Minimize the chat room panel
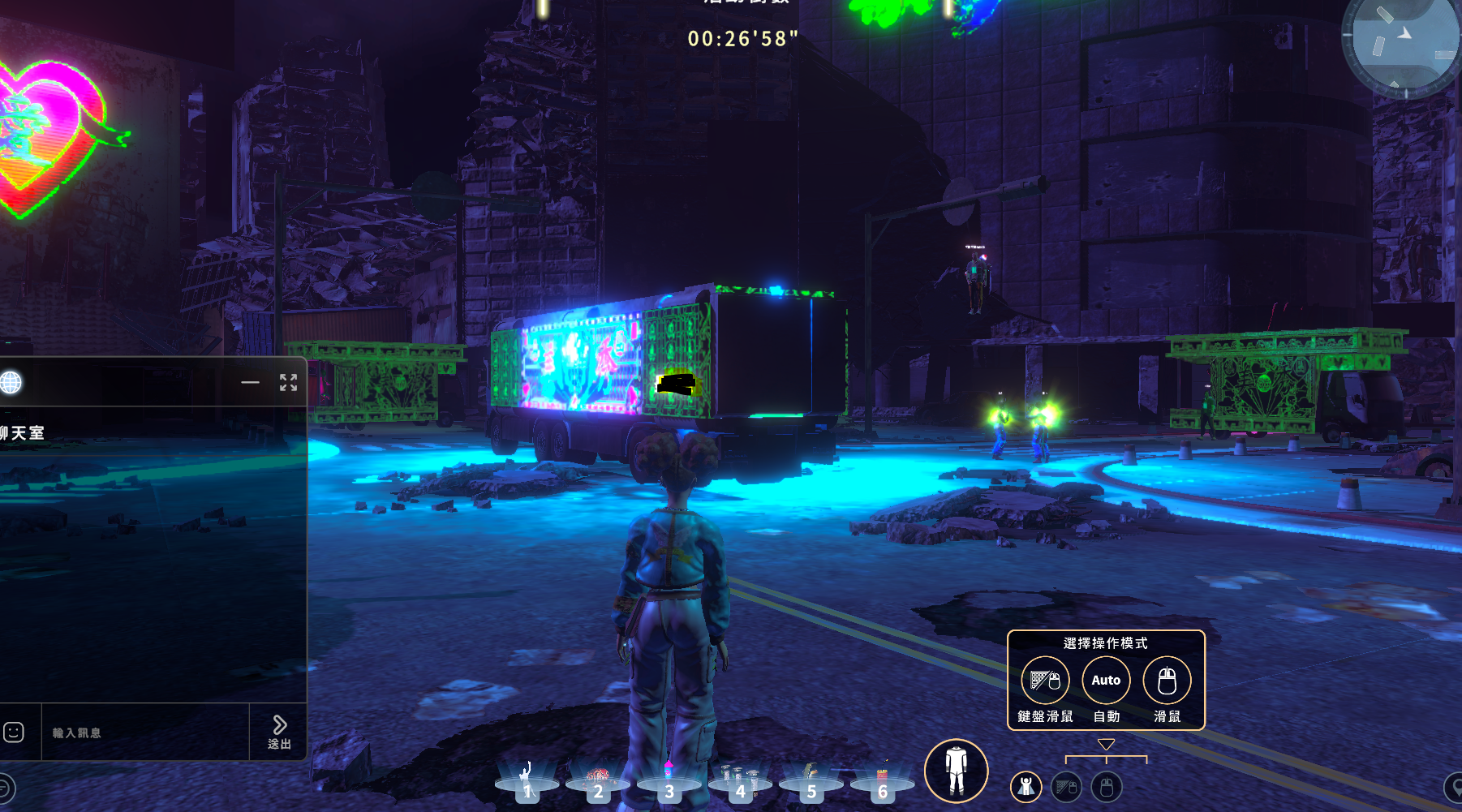 click(250, 382)
